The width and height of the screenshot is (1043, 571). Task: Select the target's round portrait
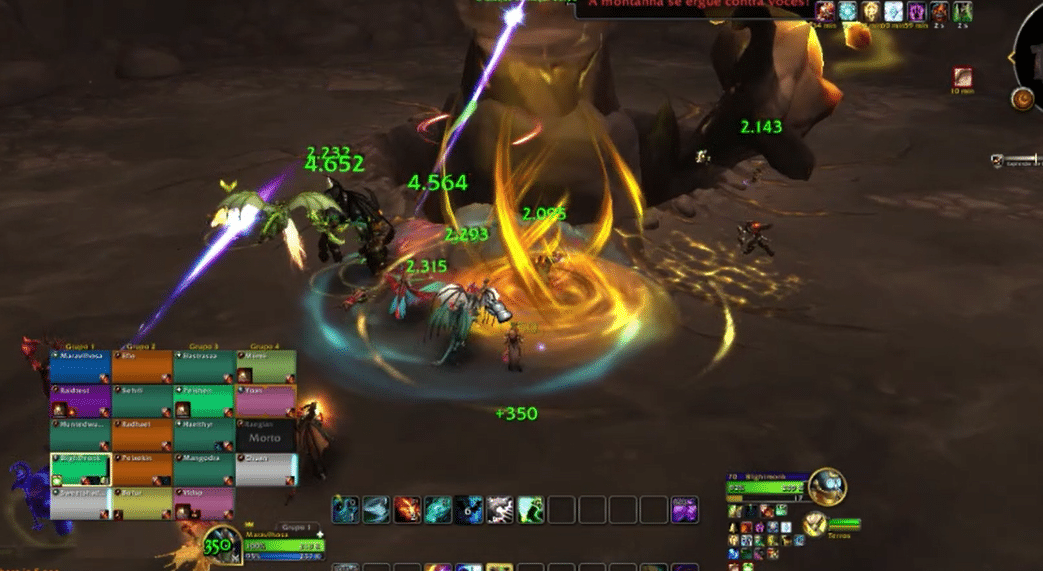point(827,487)
